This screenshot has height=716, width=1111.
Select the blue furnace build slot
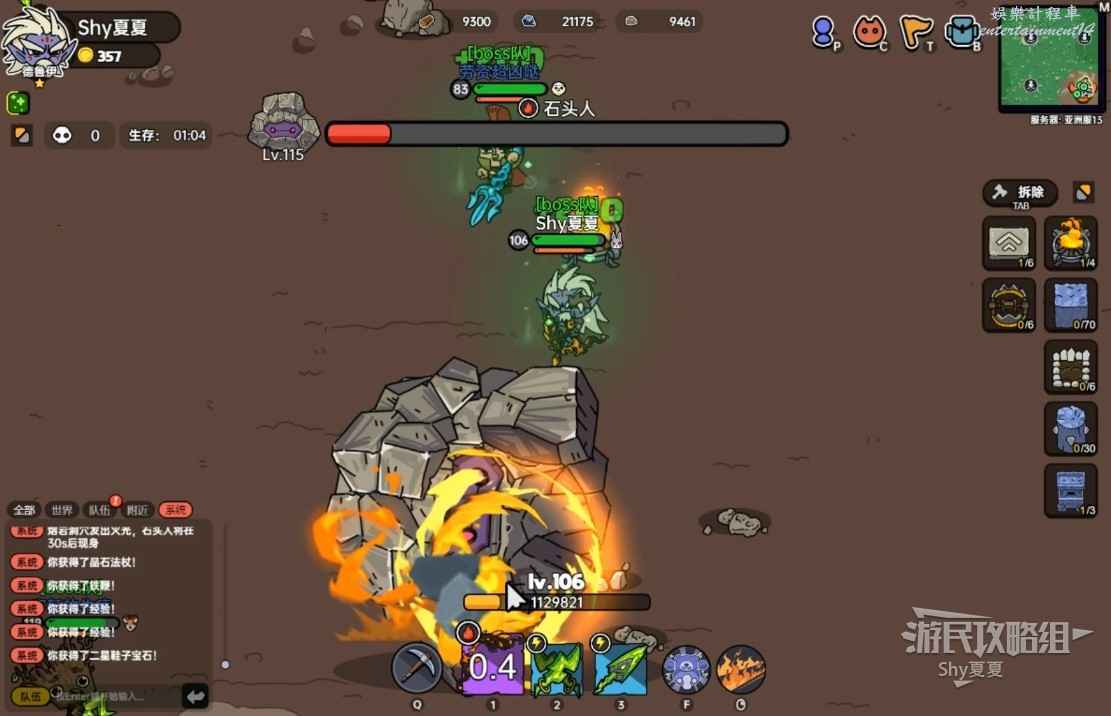click(1070, 490)
